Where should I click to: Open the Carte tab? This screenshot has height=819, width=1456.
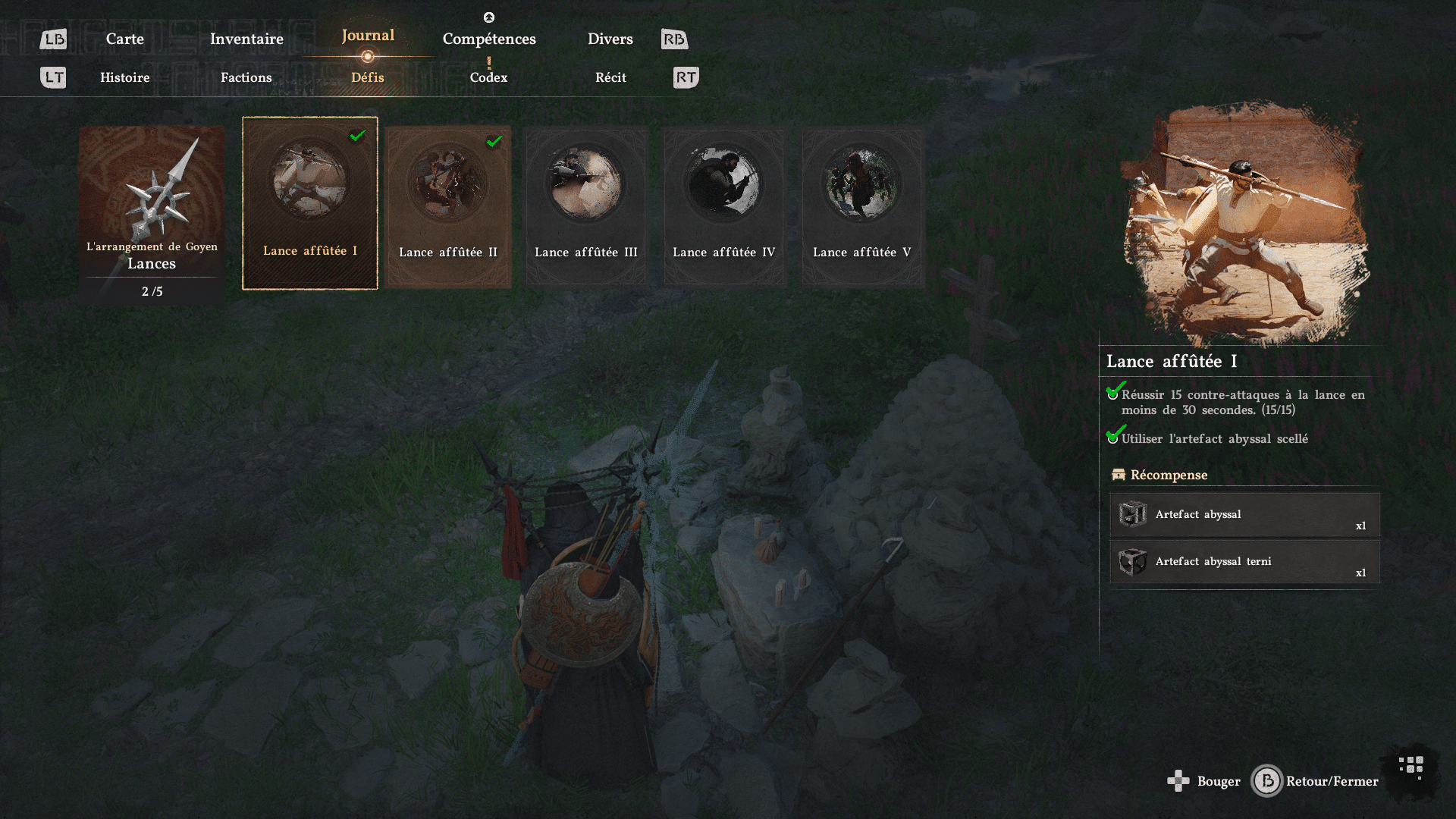click(x=125, y=39)
